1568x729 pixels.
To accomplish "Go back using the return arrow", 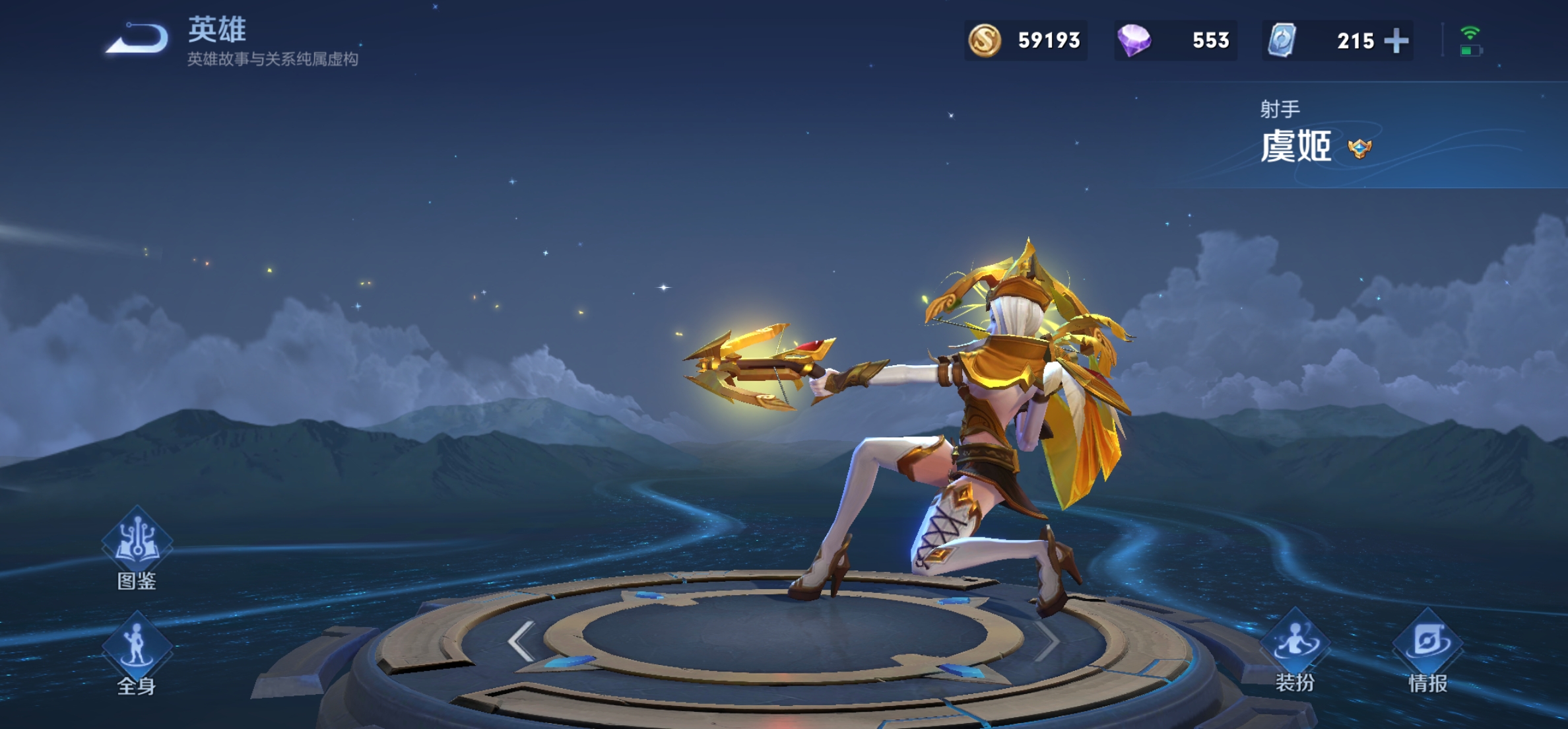I will 139,38.
